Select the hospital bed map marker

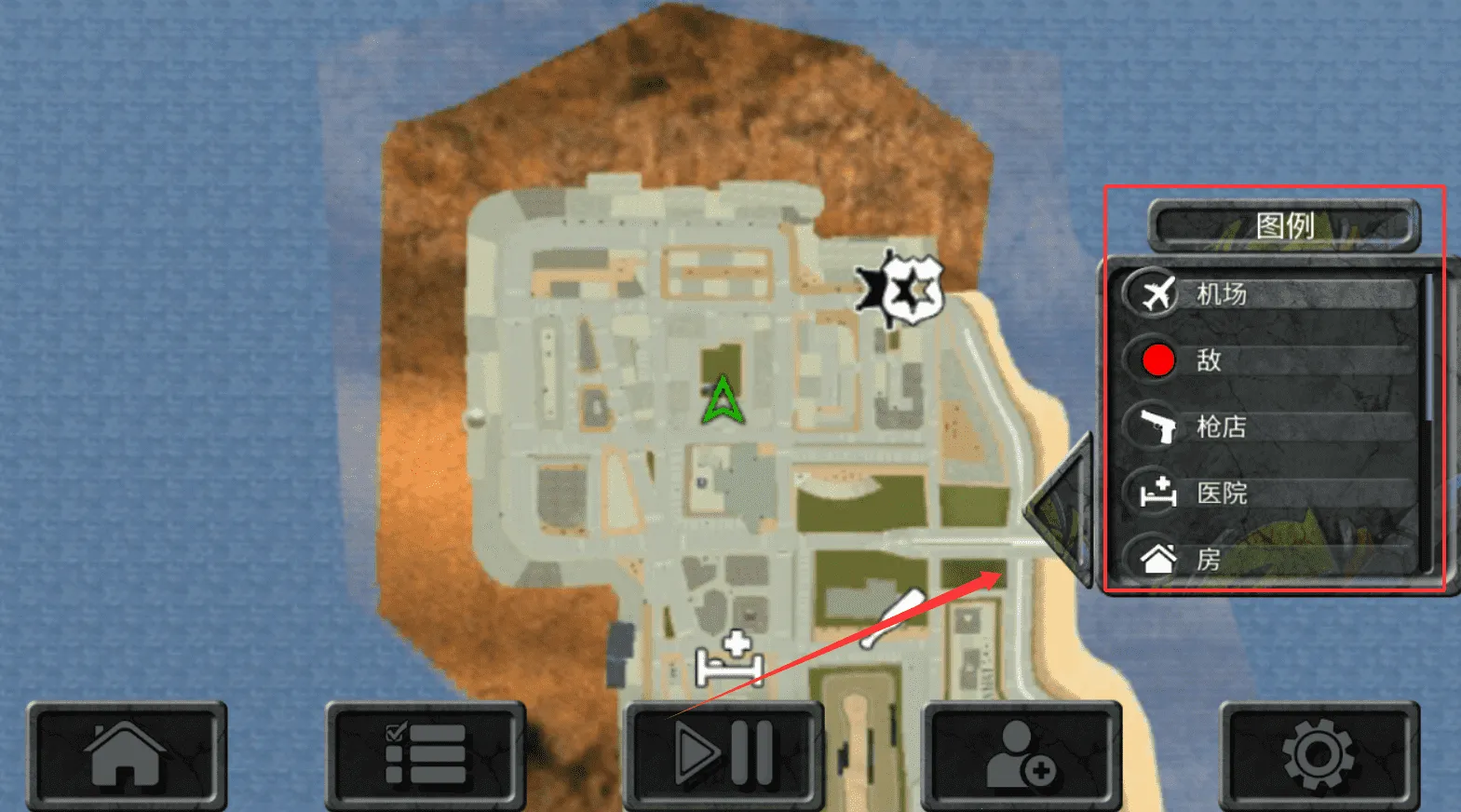pyautogui.click(x=731, y=659)
